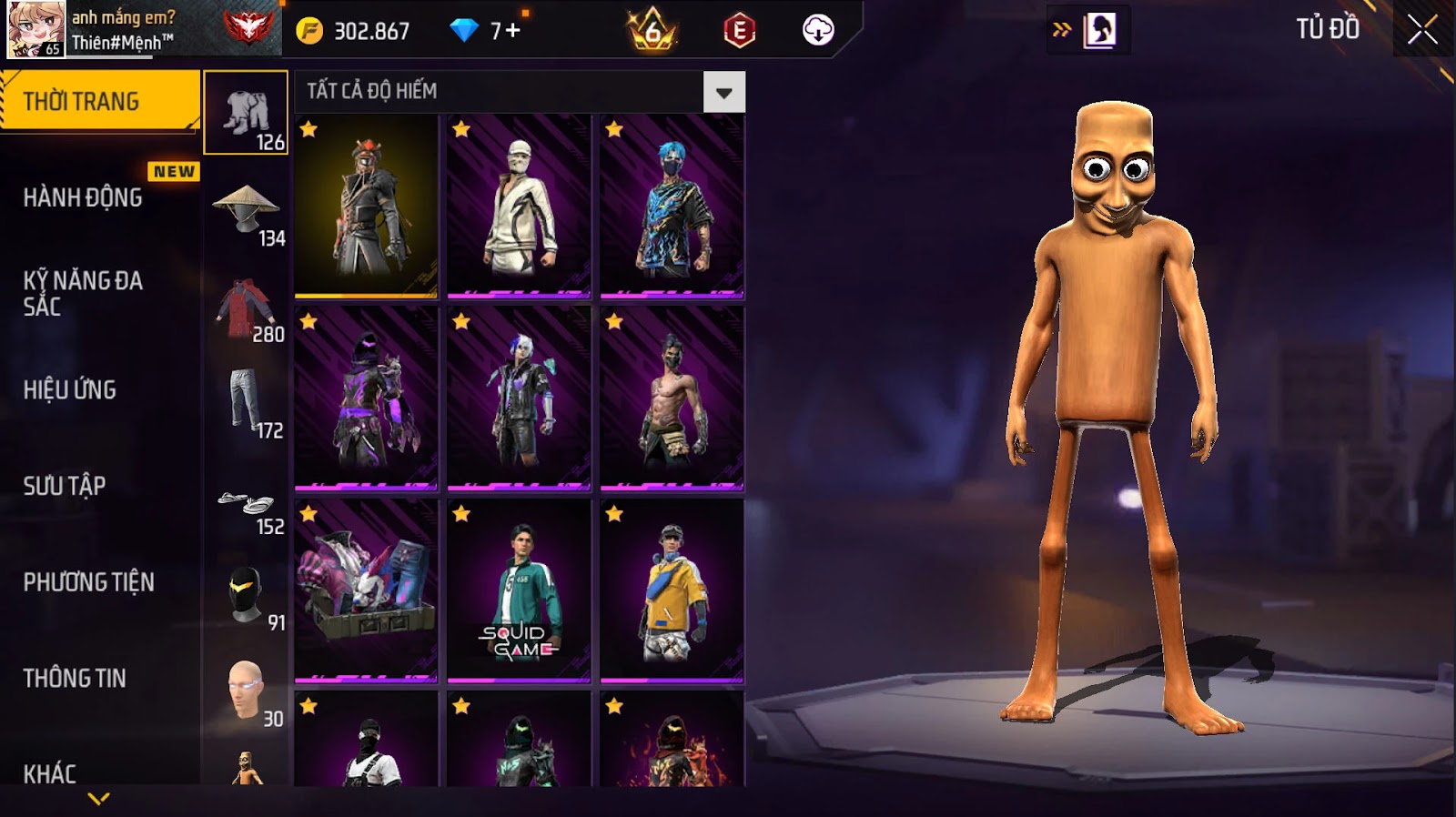Viewport: 1456px width, 817px height.
Task: Go to the Sưu Tập tab
Action: click(x=65, y=486)
